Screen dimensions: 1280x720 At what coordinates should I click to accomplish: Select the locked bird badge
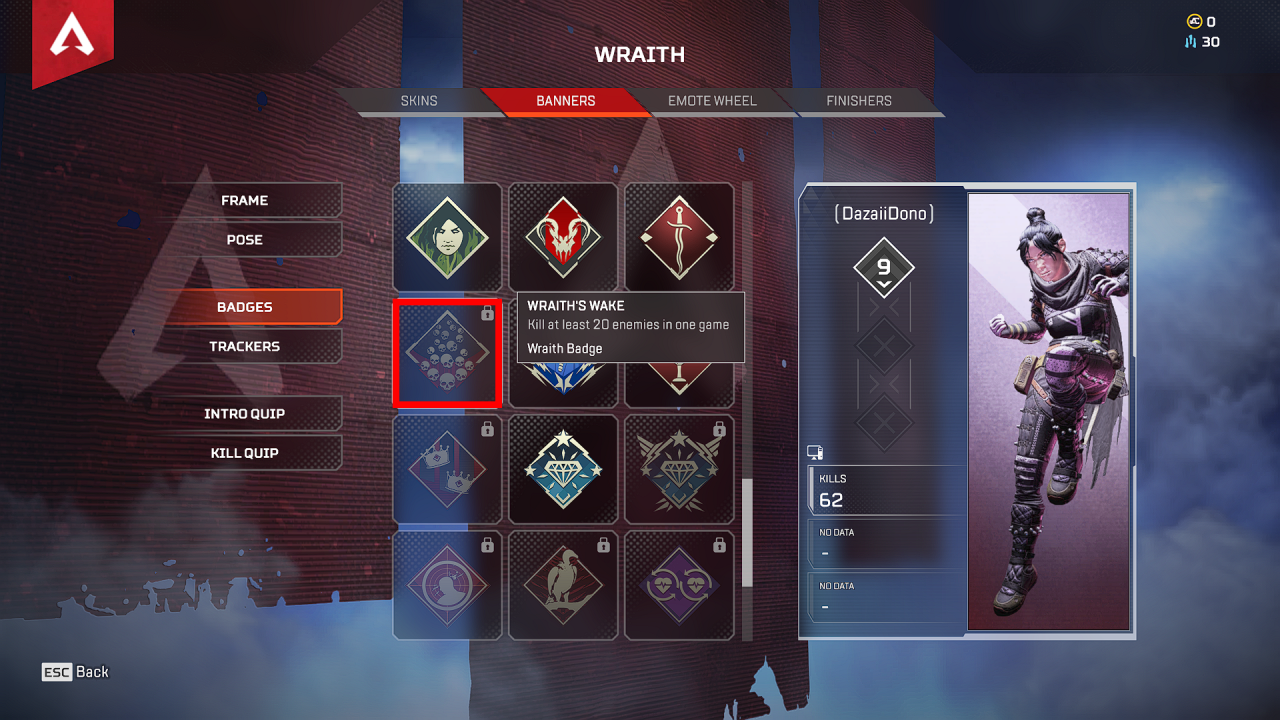[x=563, y=585]
